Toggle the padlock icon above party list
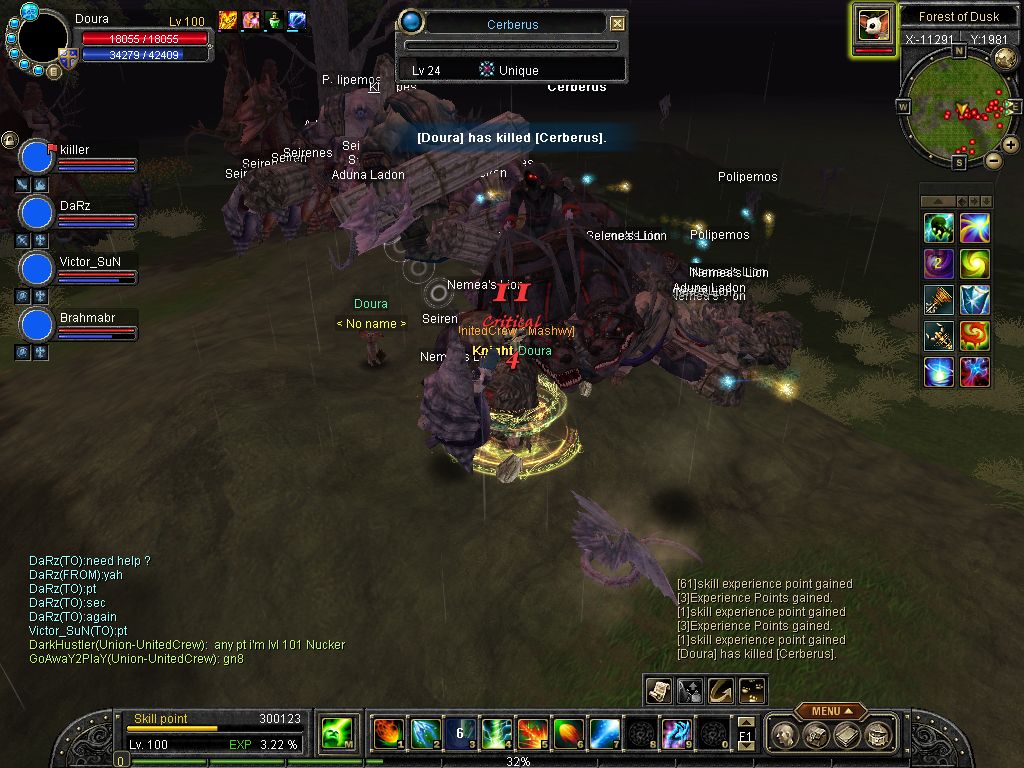1024x768 pixels. [9, 139]
